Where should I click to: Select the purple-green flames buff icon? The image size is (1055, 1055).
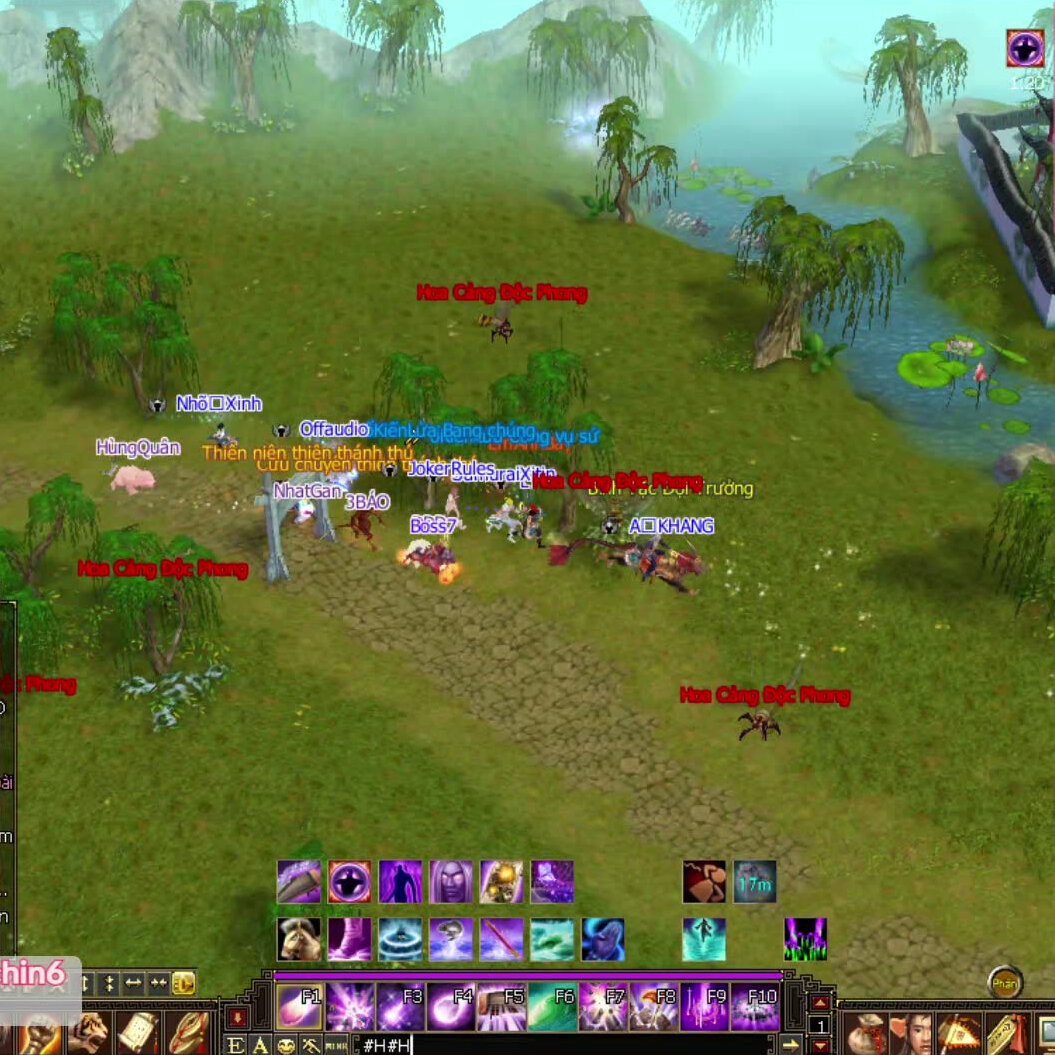pyautogui.click(x=805, y=940)
